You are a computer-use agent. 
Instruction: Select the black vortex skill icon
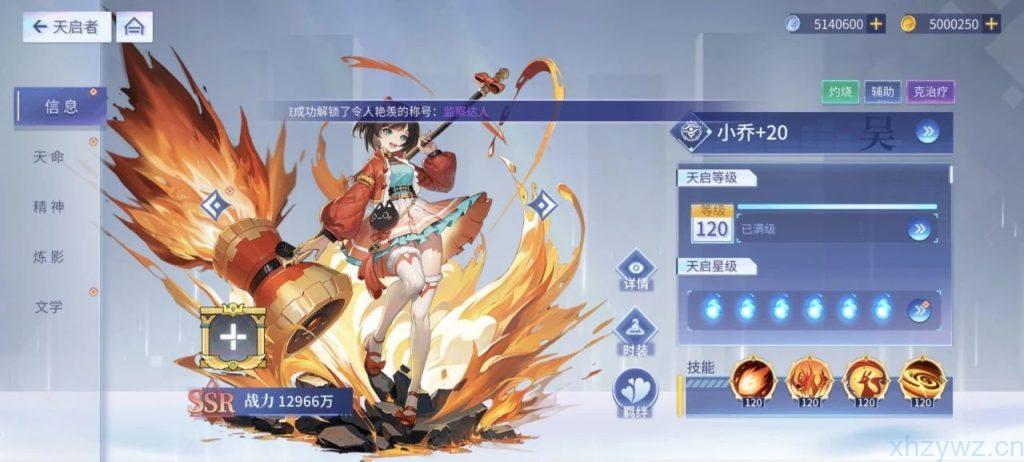(x=920, y=381)
